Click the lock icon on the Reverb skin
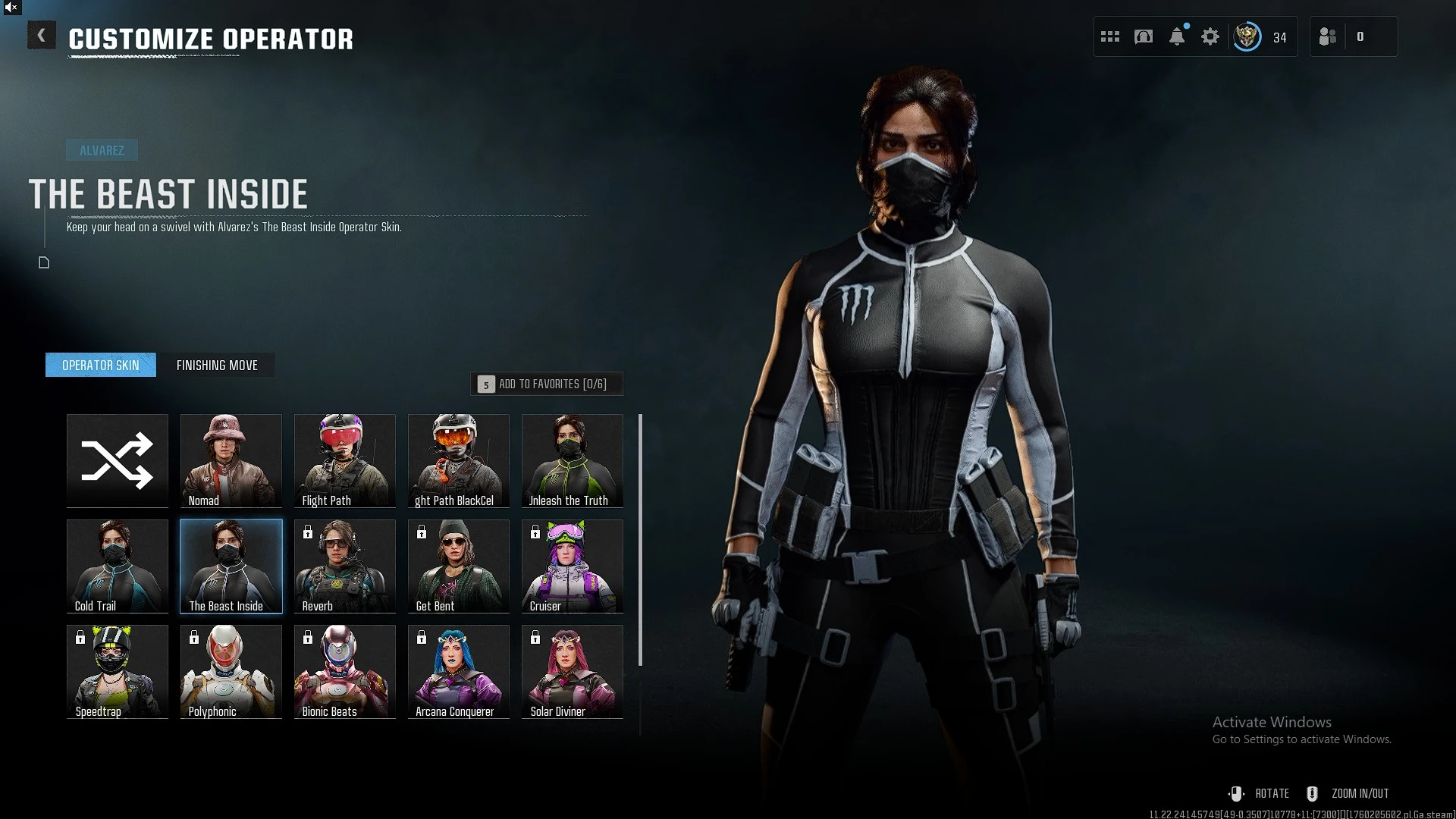 click(307, 533)
